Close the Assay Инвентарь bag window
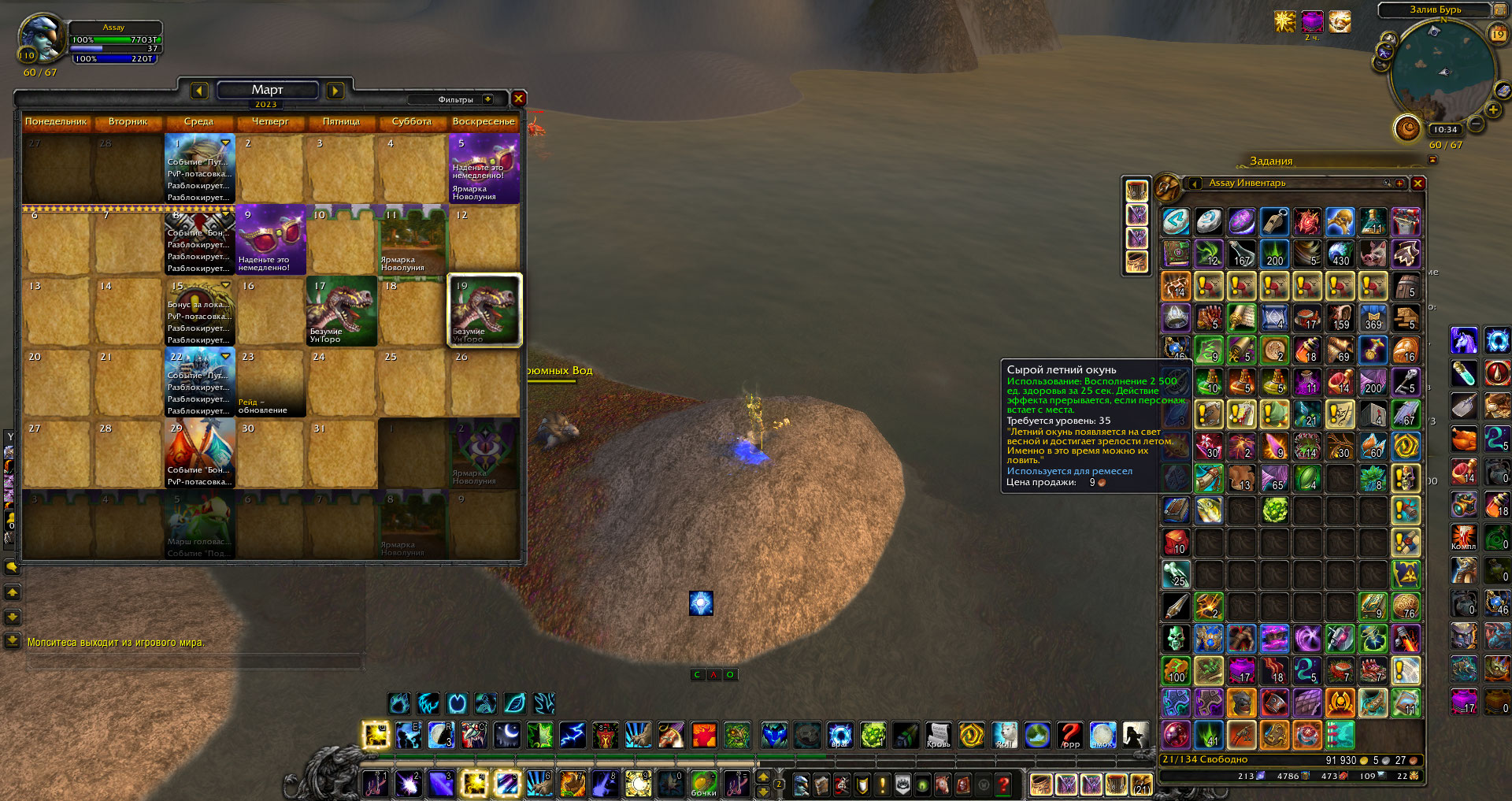1512x801 pixels. click(x=1417, y=184)
